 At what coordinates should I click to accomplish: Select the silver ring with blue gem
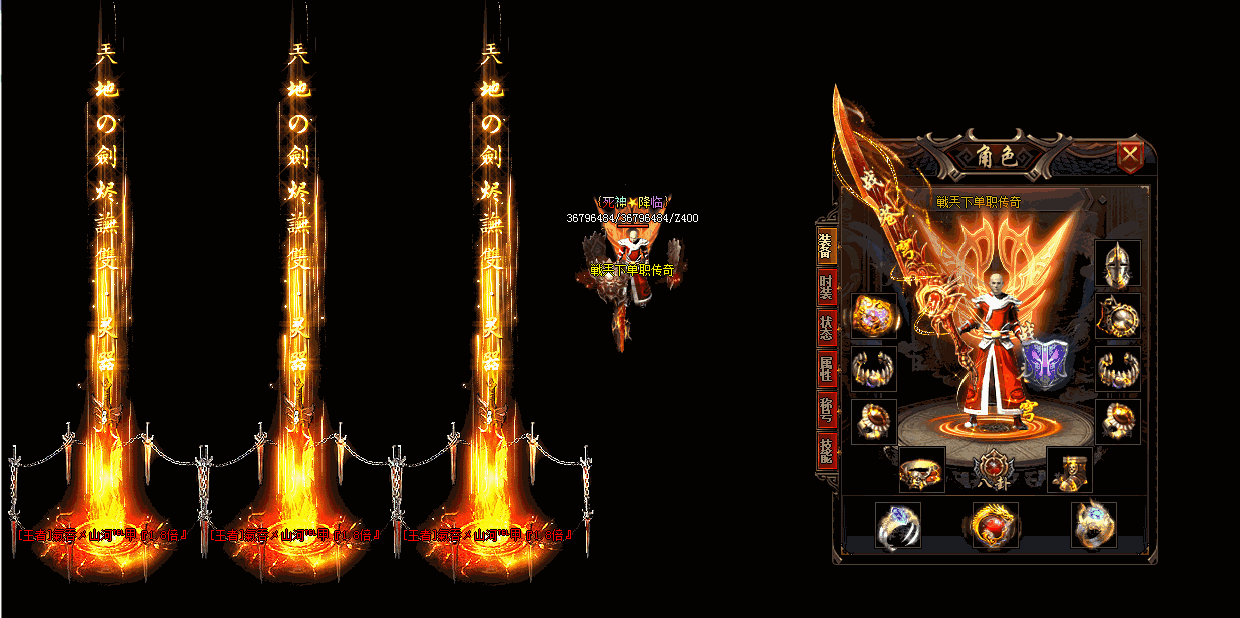click(897, 525)
